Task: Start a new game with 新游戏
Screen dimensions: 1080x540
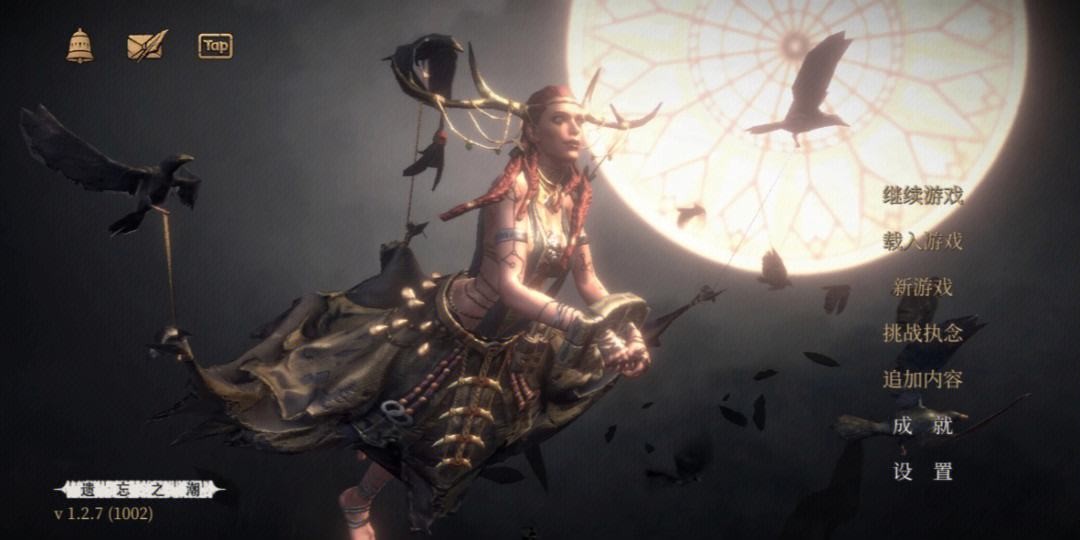Action: (922, 287)
